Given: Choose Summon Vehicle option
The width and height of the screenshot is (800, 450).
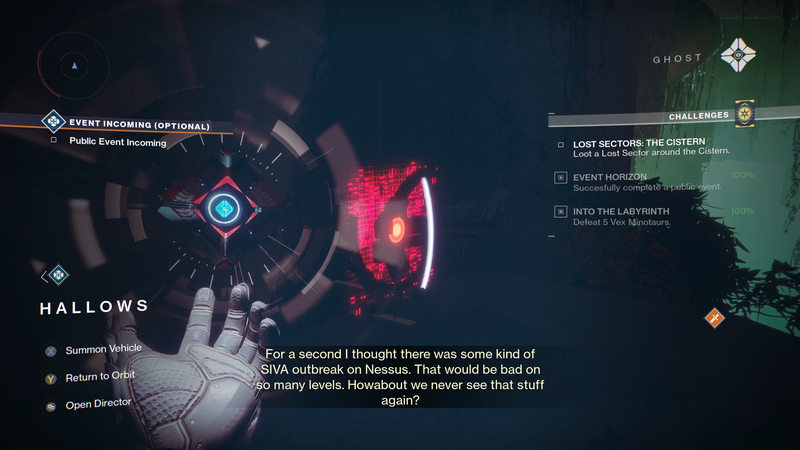Looking at the screenshot, I should pos(103,349).
